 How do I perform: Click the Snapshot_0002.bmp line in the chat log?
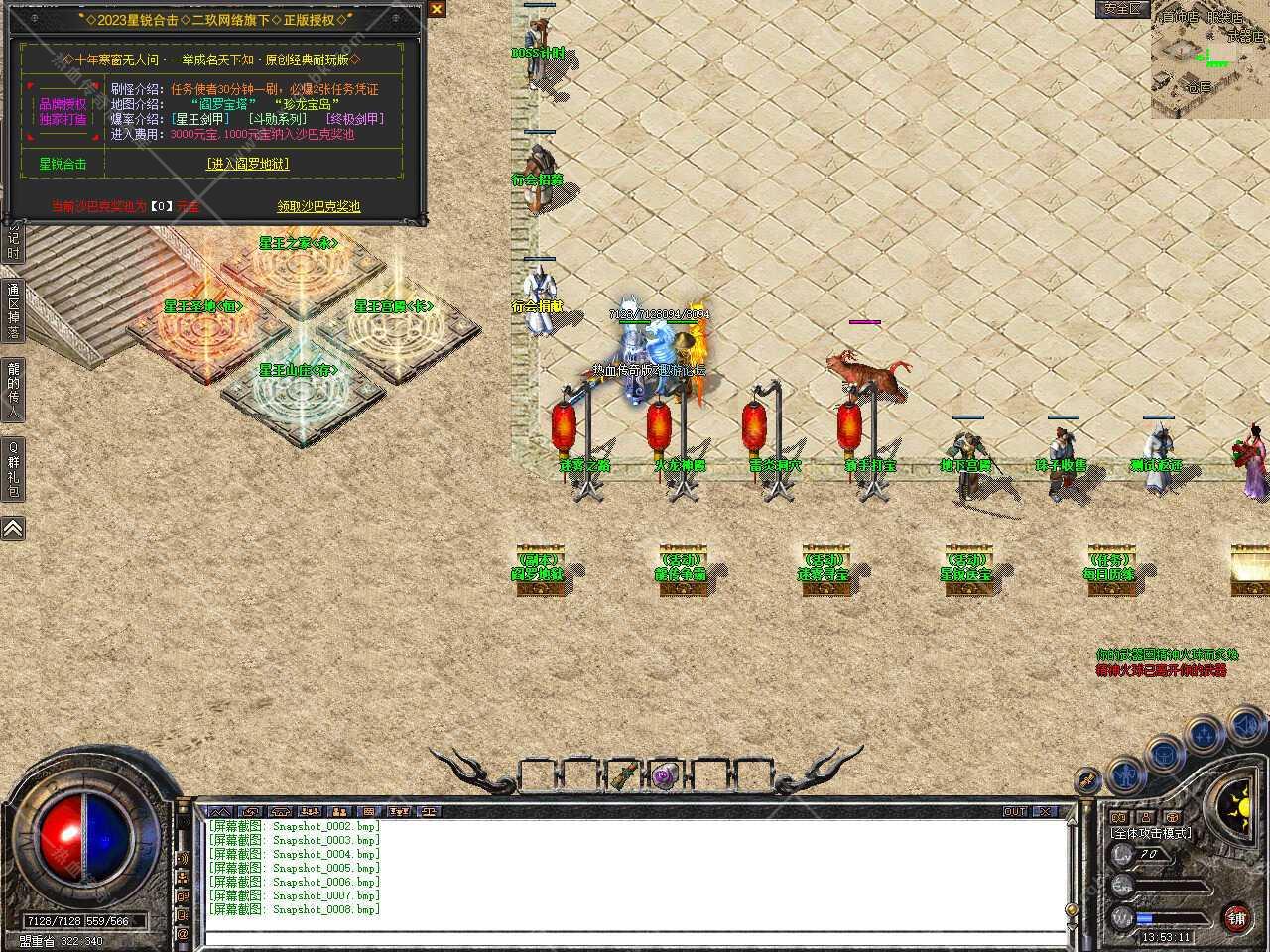293,826
